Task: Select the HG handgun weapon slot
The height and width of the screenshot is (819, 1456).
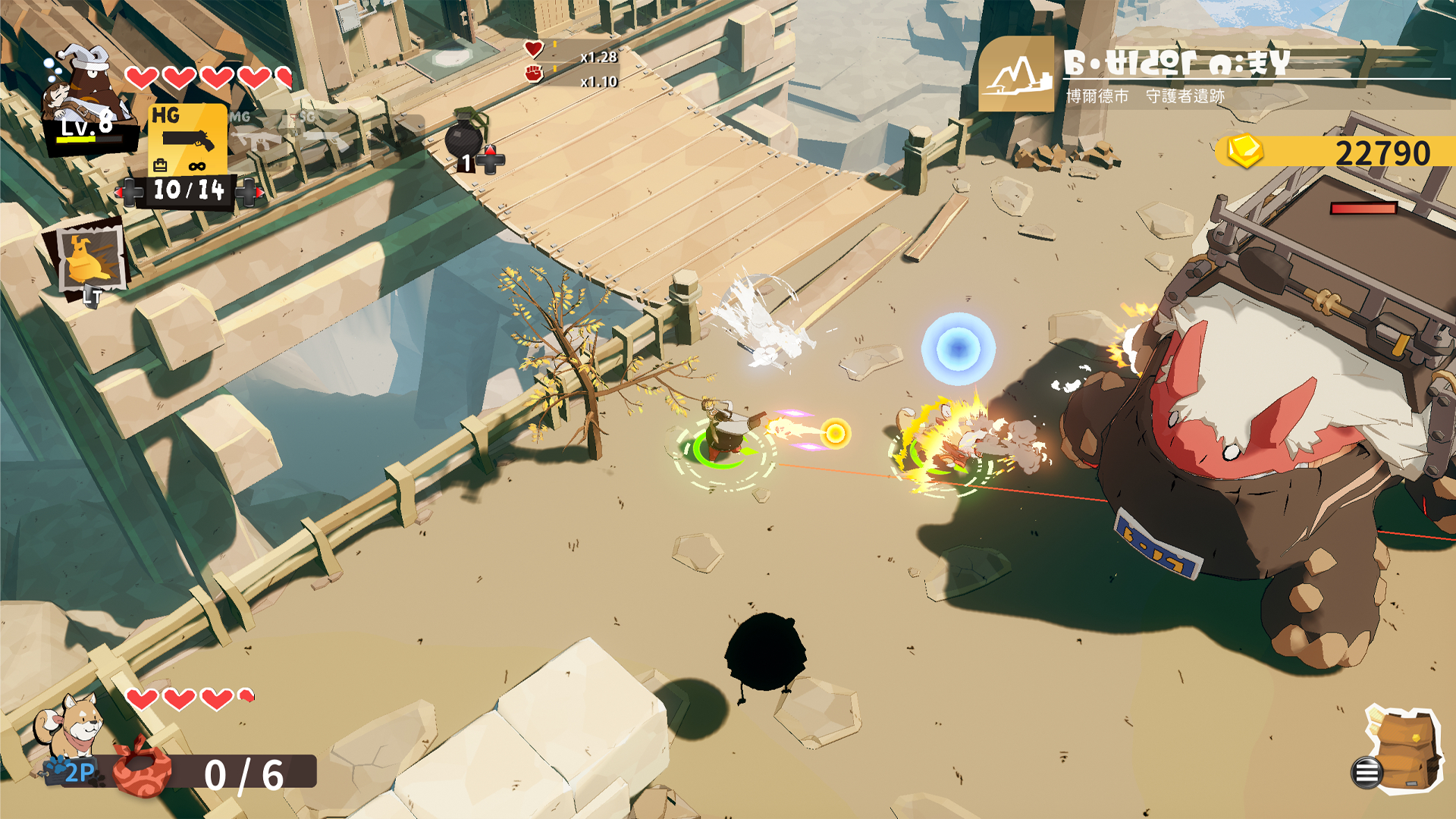Action: pyautogui.click(x=187, y=139)
